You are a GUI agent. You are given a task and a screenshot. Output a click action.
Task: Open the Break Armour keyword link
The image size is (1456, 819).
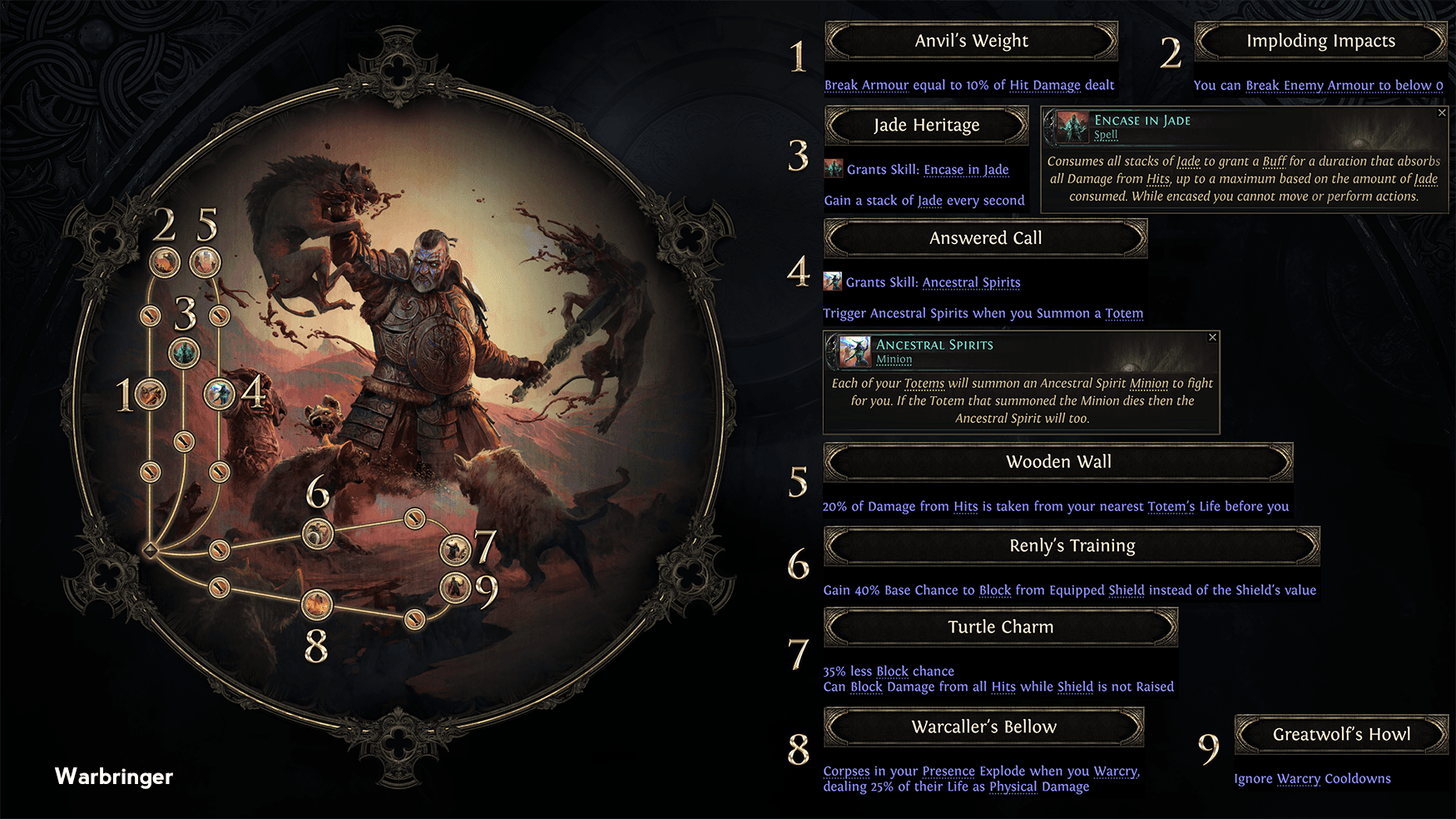pyautogui.click(x=867, y=85)
